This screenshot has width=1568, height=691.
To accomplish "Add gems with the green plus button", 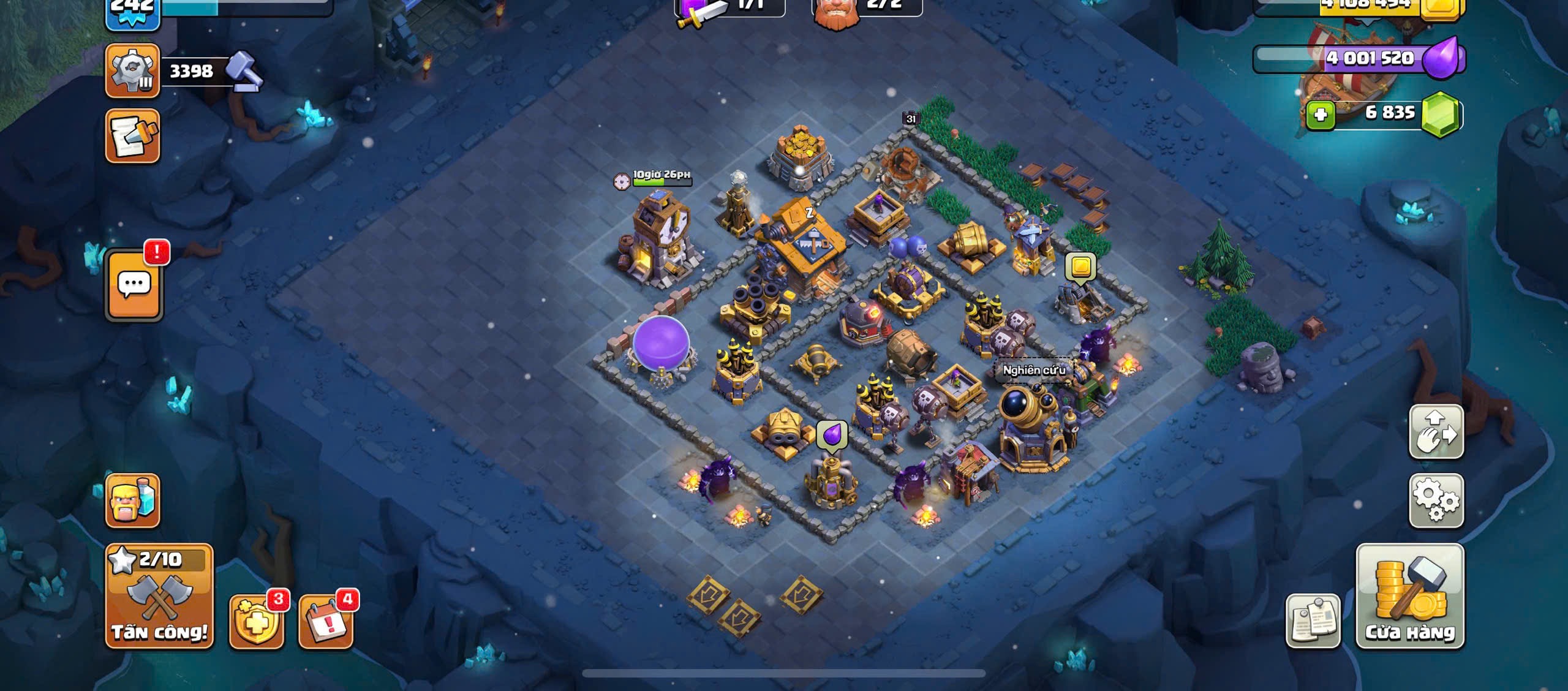I will (x=1320, y=115).
